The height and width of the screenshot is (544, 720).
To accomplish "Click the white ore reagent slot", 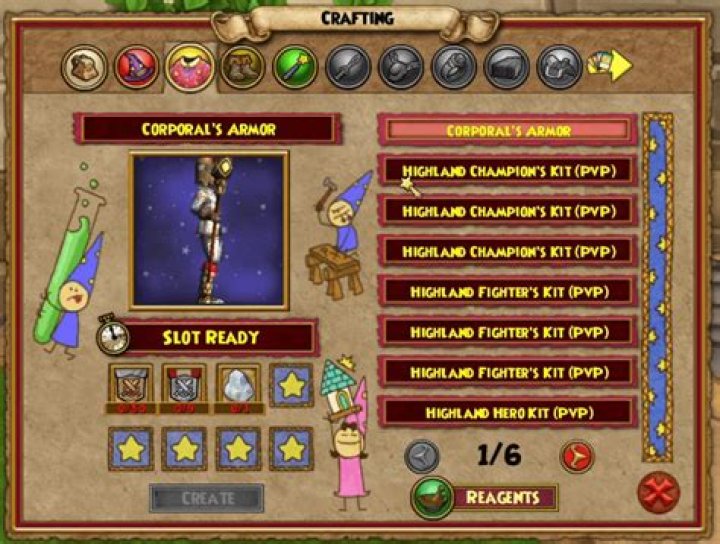I will 238,385.
